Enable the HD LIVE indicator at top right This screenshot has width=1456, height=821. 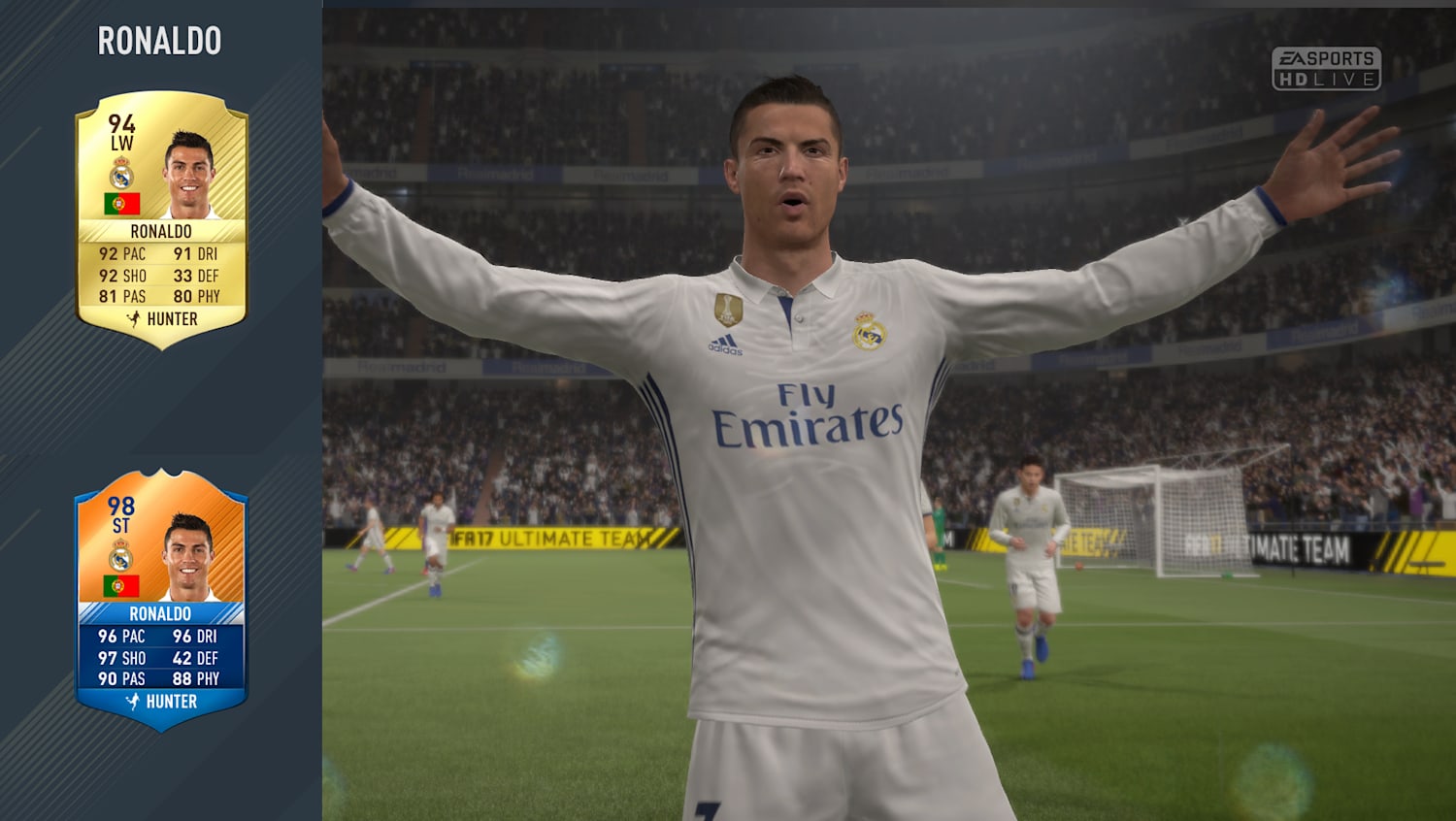[1329, 81]
